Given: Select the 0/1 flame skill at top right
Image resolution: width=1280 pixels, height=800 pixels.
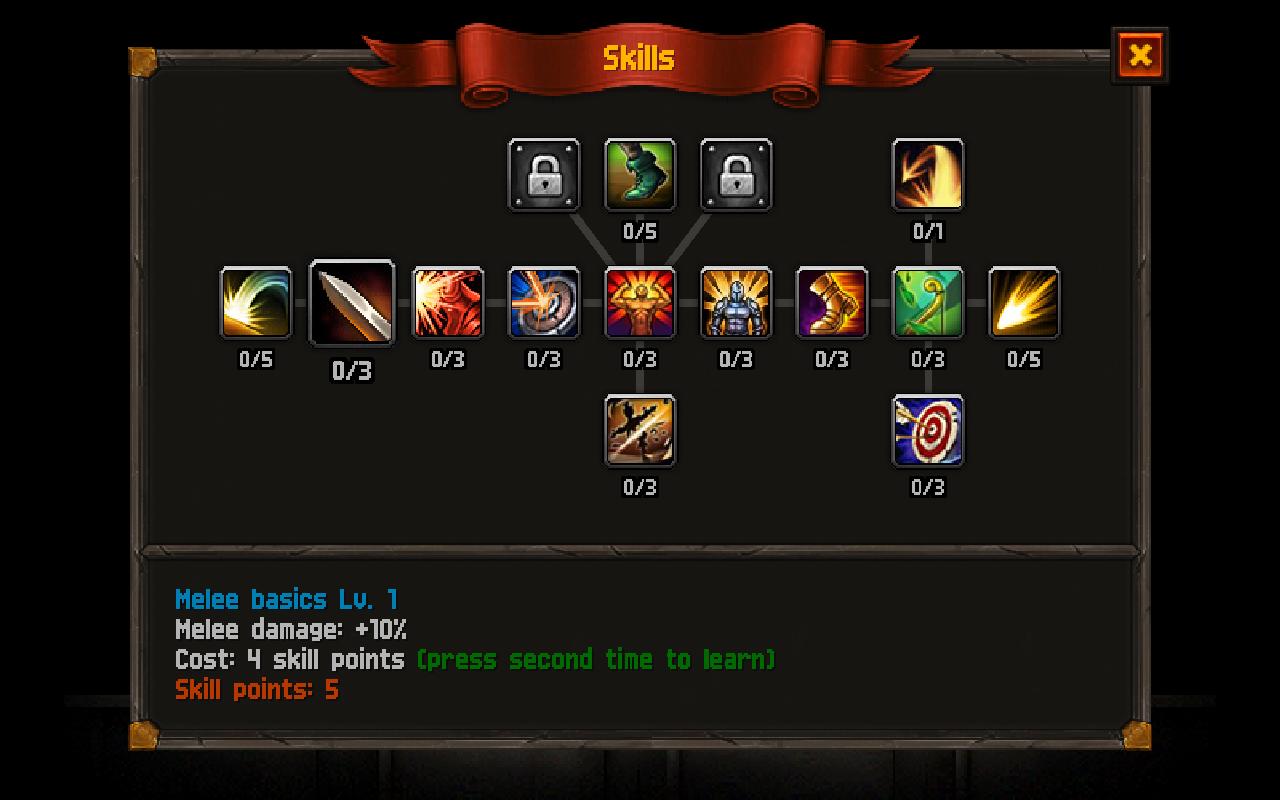Looking at the screenshot, I should [928, 175].
